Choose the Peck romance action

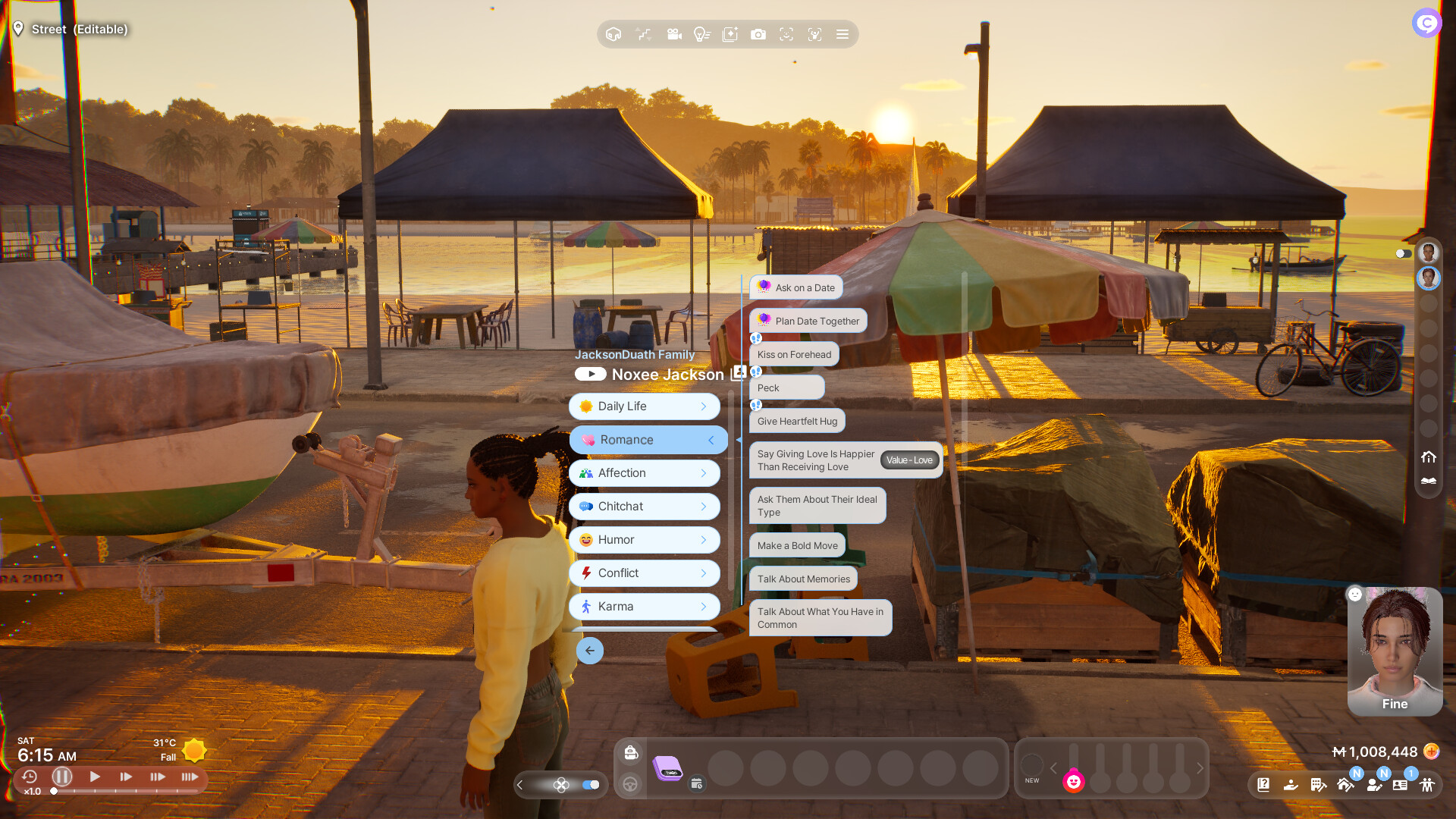point(786,388)
